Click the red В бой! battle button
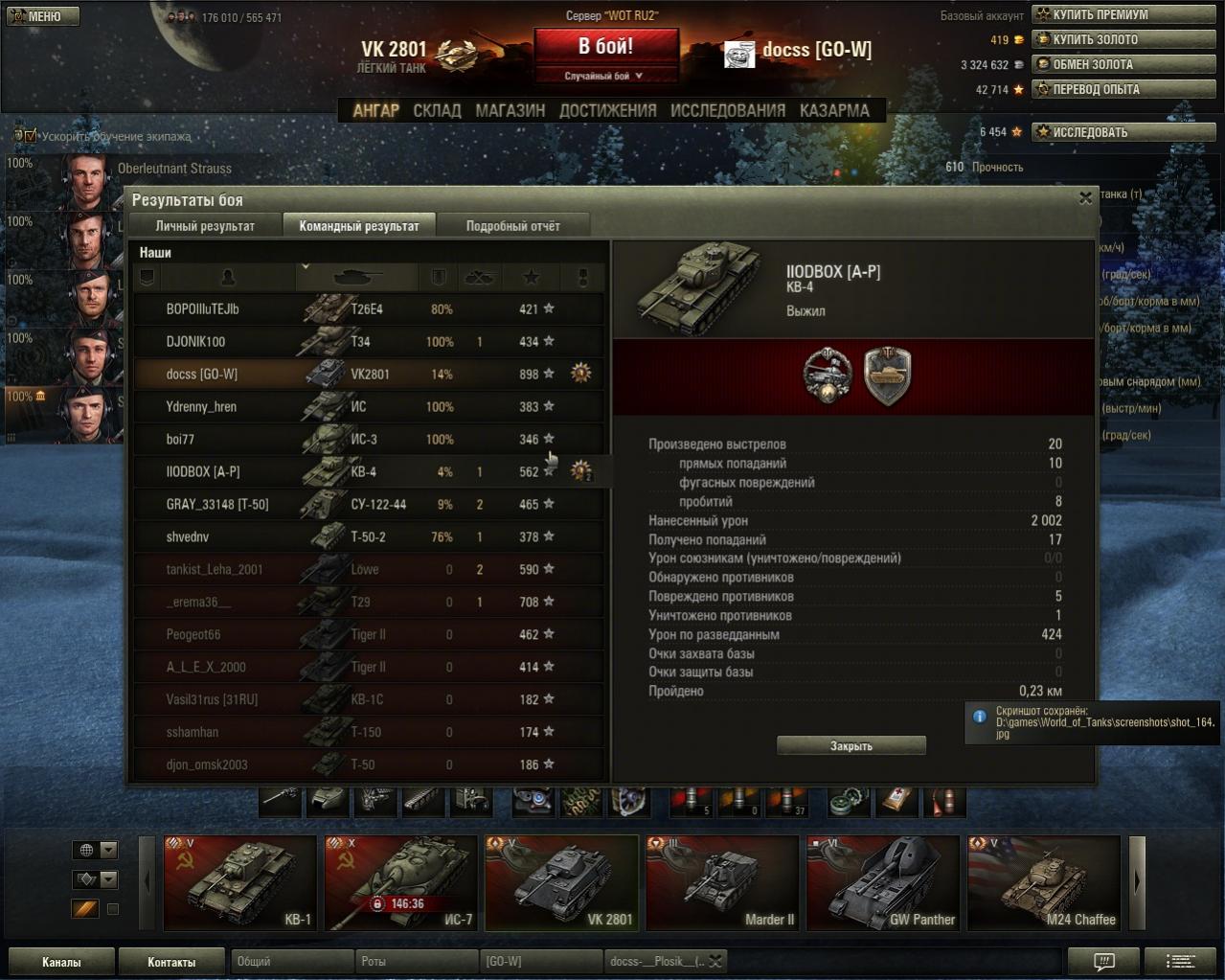The height and width of the screenshot is (980, 1225). coord(605,46)
